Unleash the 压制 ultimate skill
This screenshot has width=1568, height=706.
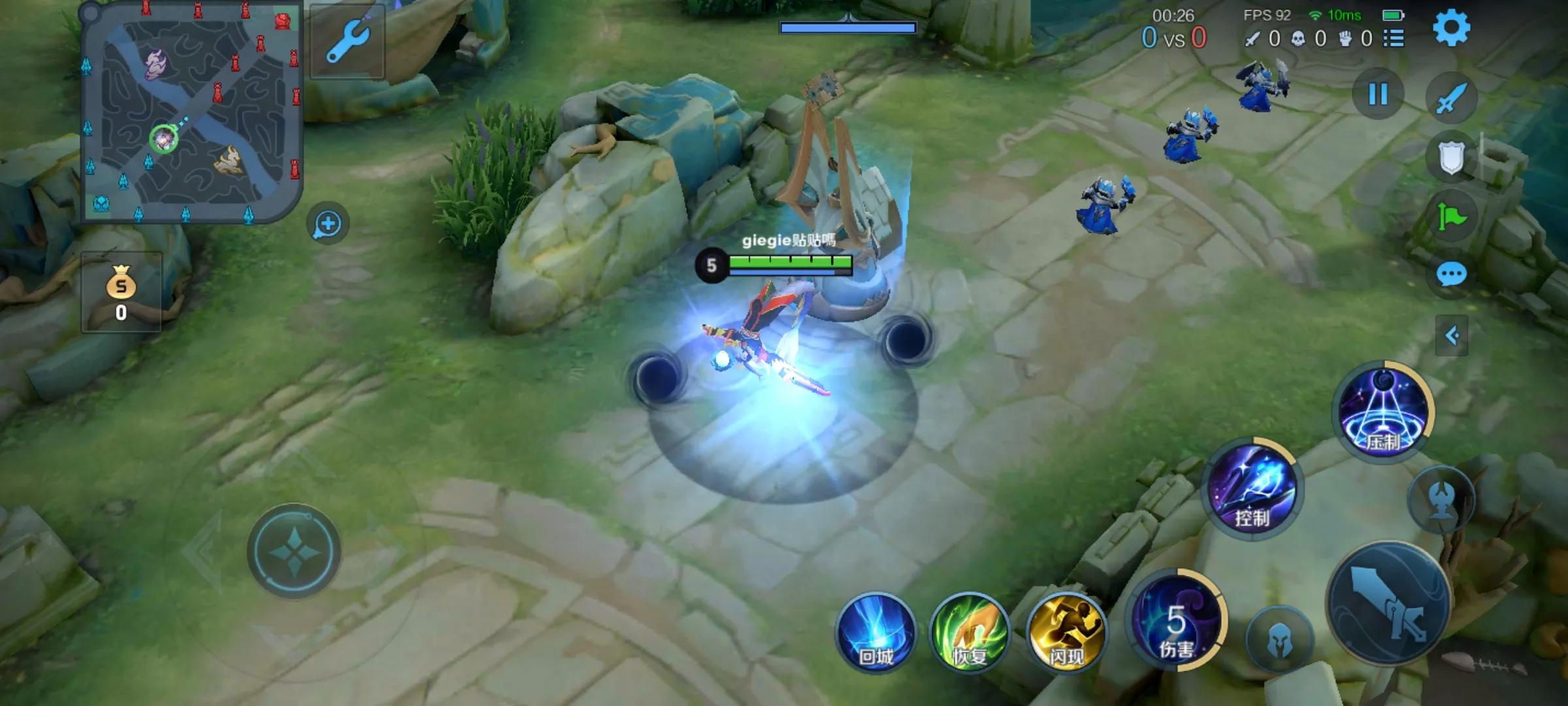point(1382,412)
